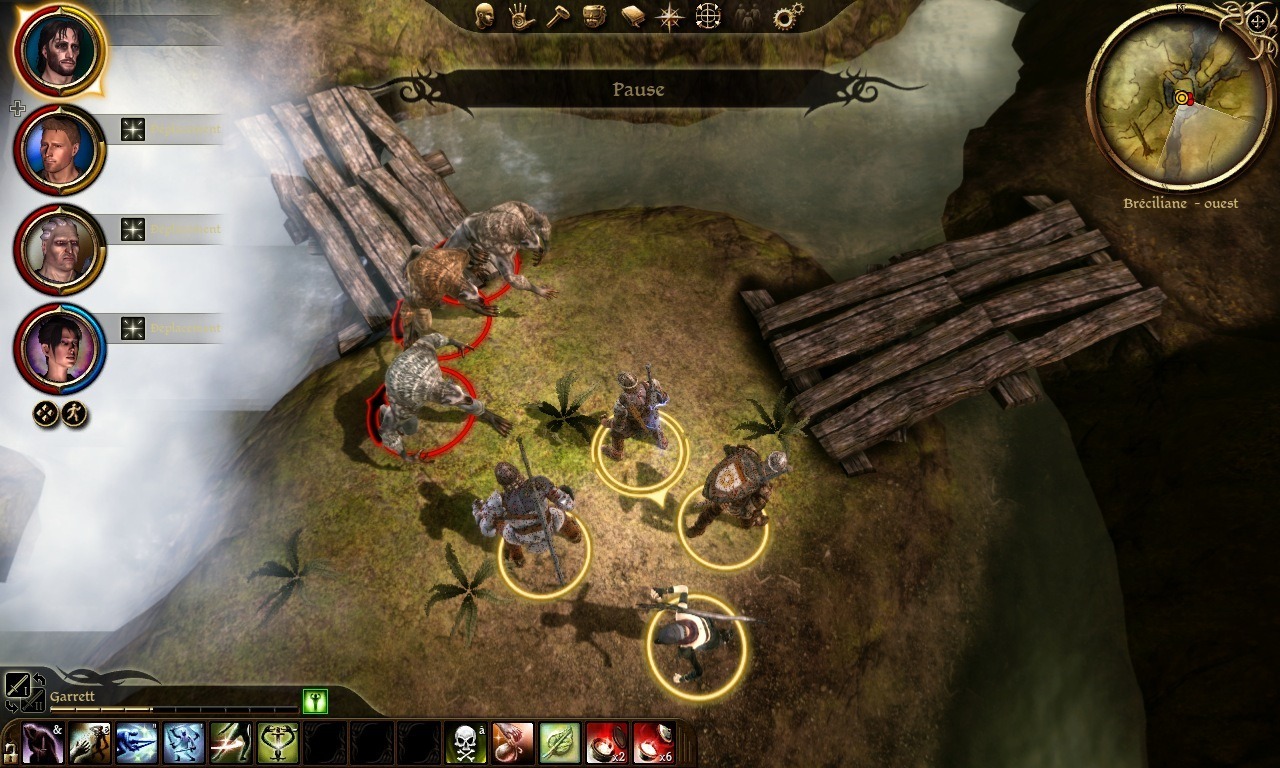The image size is (1280, 768).
Task: Select the white-haired companion portrait
Action: [59, 249]
